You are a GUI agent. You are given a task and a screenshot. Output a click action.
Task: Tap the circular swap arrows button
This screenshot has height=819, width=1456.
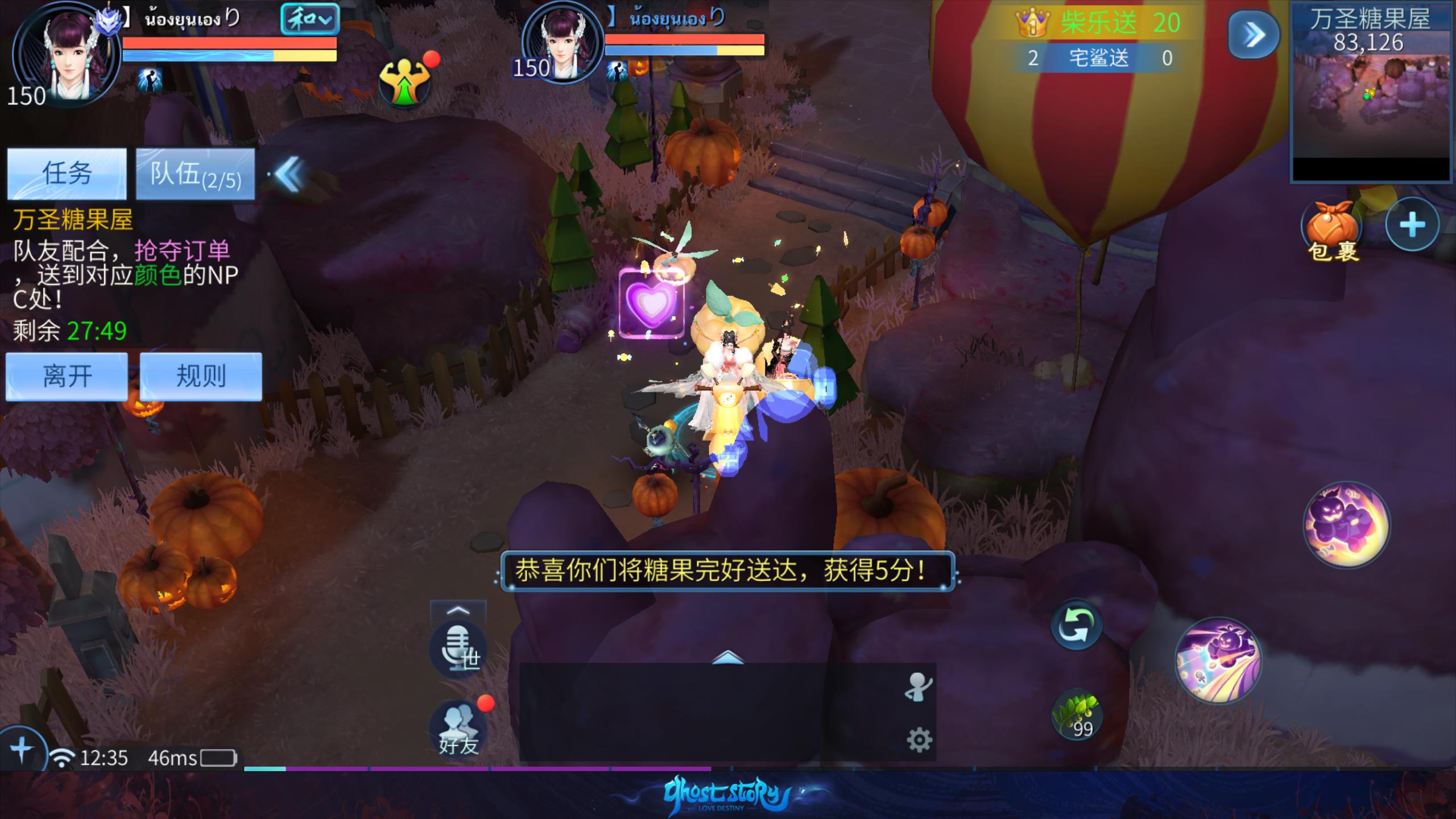click(1076, 625)
